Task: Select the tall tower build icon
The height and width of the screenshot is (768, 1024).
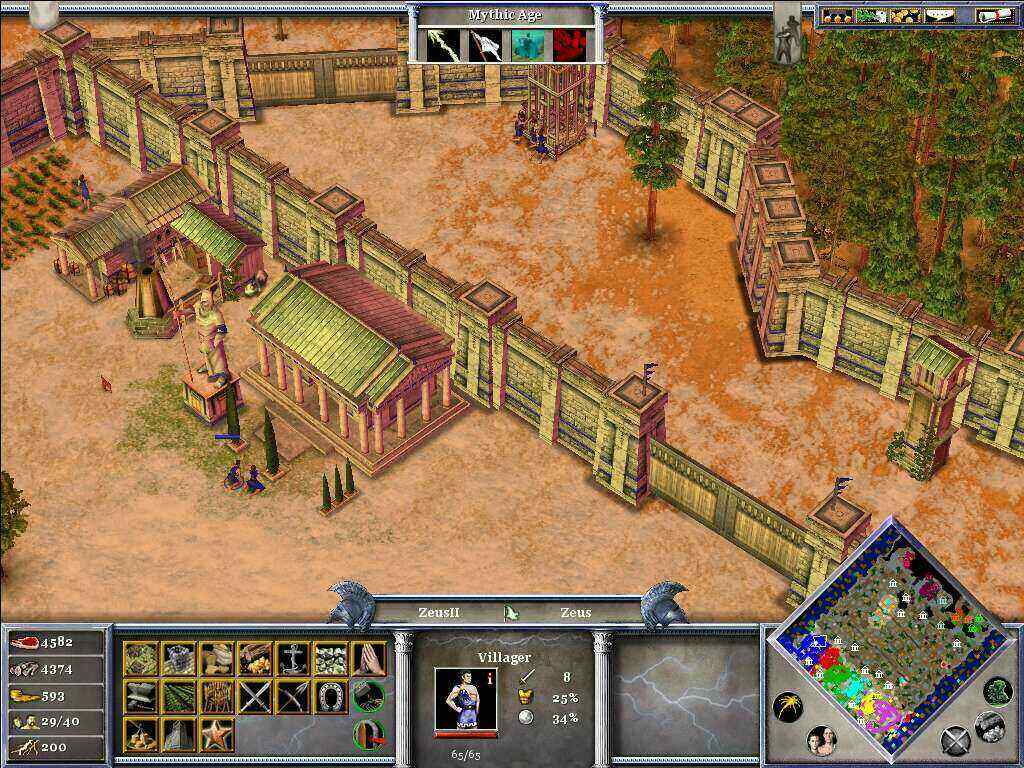Action: tap(178, 735)
